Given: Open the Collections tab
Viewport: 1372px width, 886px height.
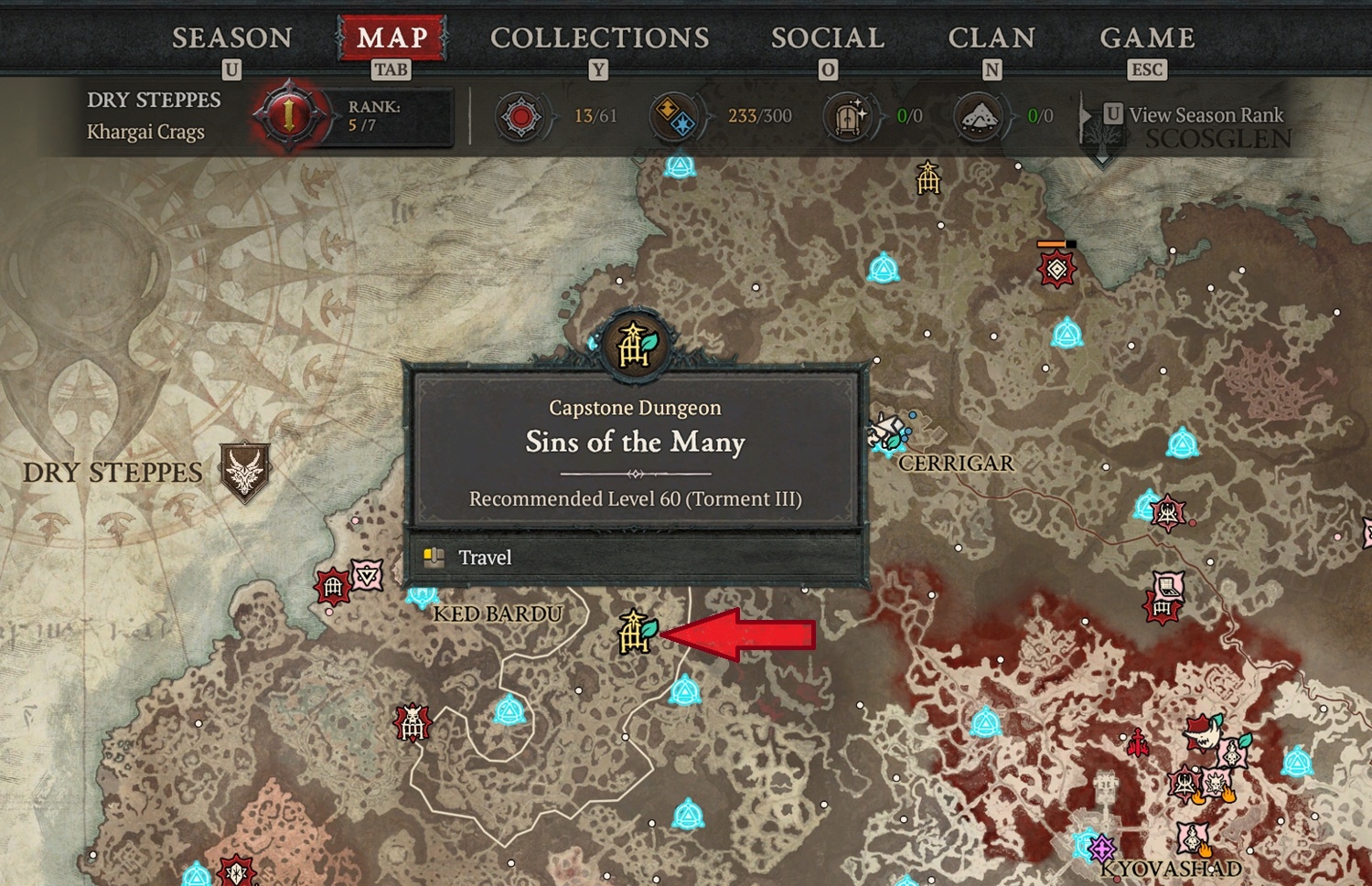Looking at the screenshot, I should [599, 38].
